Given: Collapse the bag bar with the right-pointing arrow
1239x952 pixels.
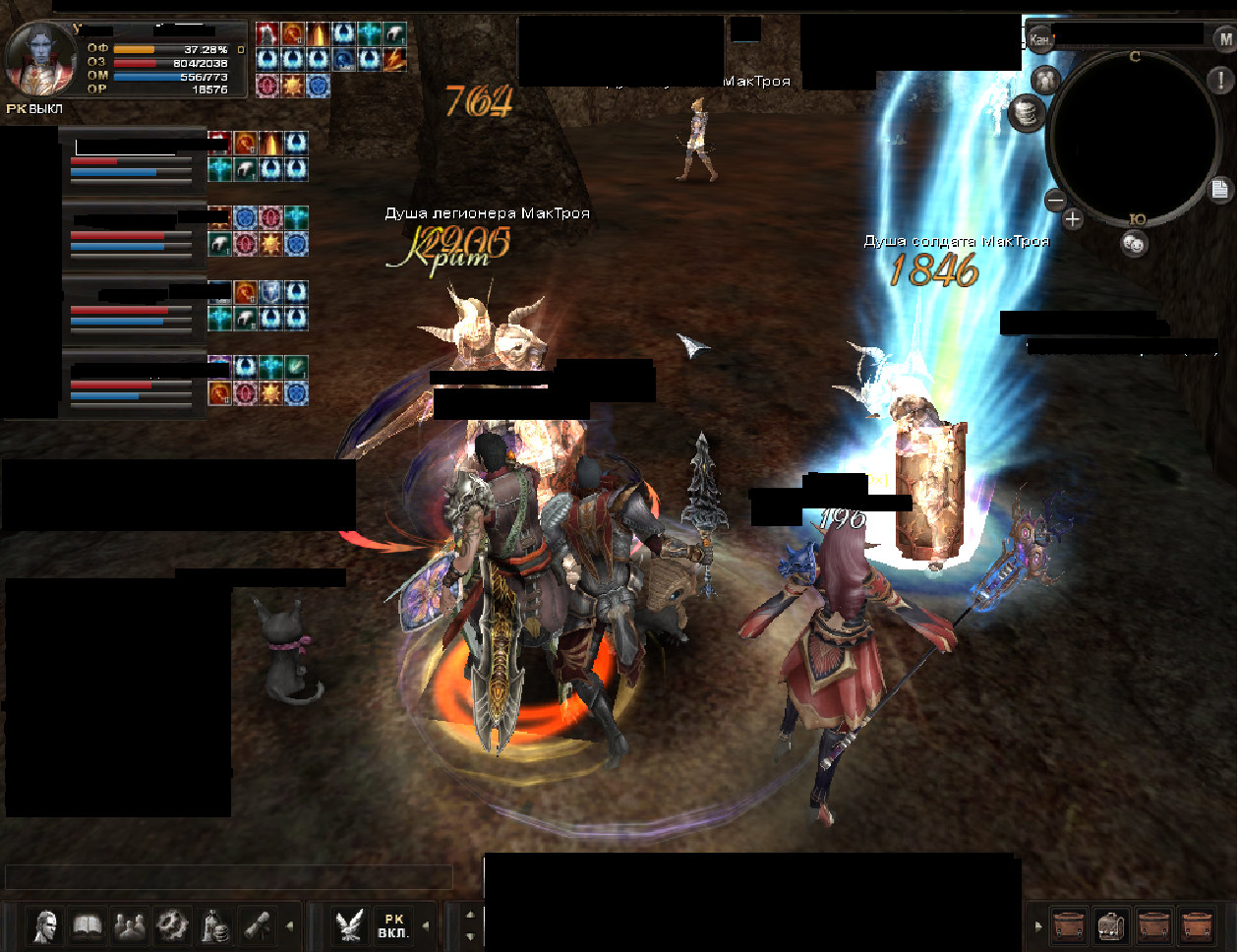Looking at the screenshot, I should (x=1038, y=925).
